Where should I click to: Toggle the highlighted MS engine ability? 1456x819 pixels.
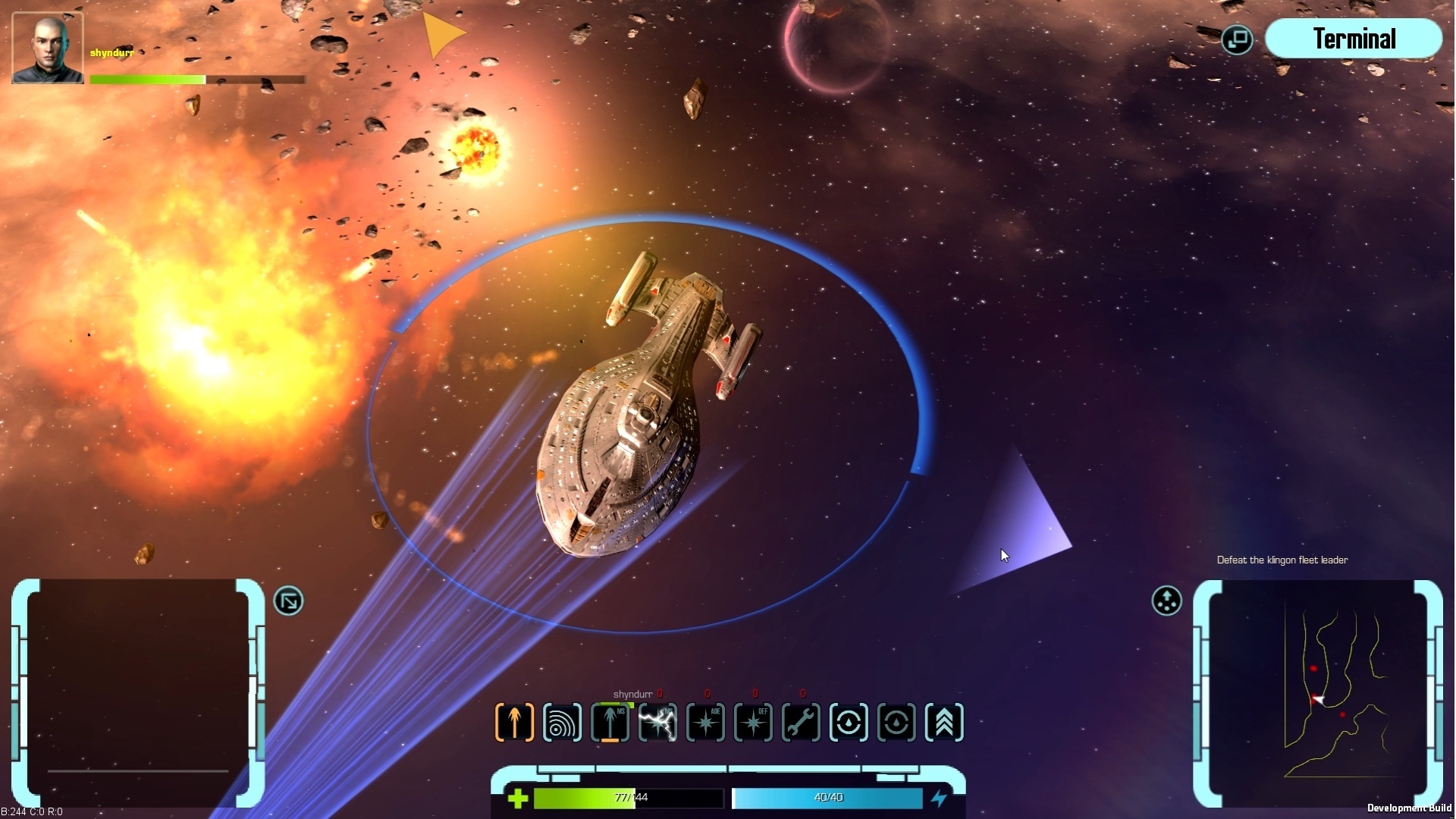click(611, 722)
